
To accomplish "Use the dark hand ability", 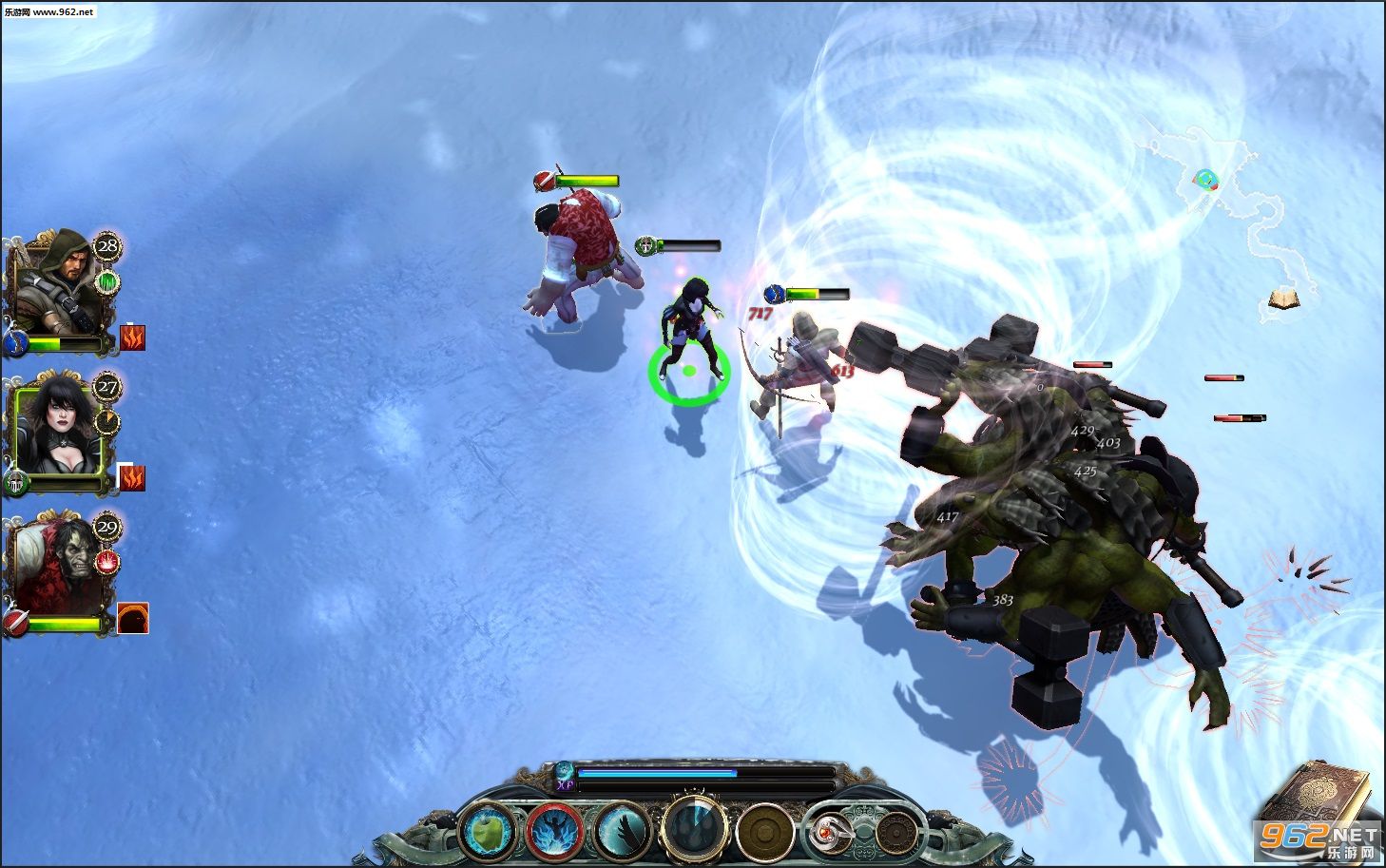I will tap(623, 832).
